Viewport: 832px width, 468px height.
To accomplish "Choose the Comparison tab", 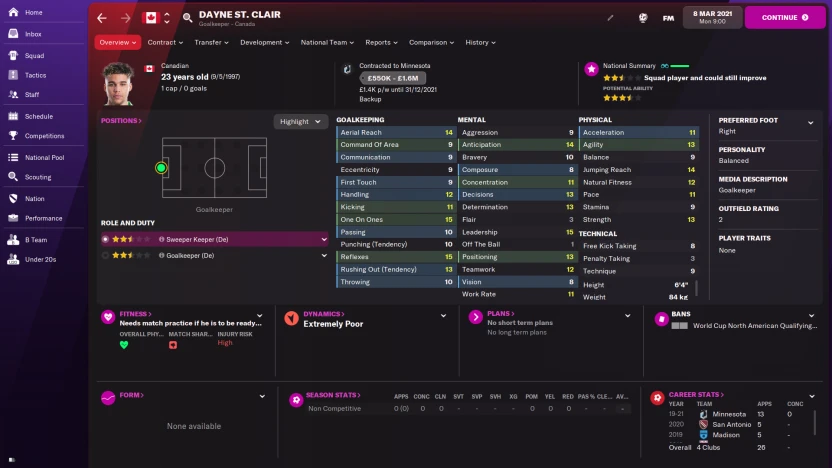I will [431, 43].
